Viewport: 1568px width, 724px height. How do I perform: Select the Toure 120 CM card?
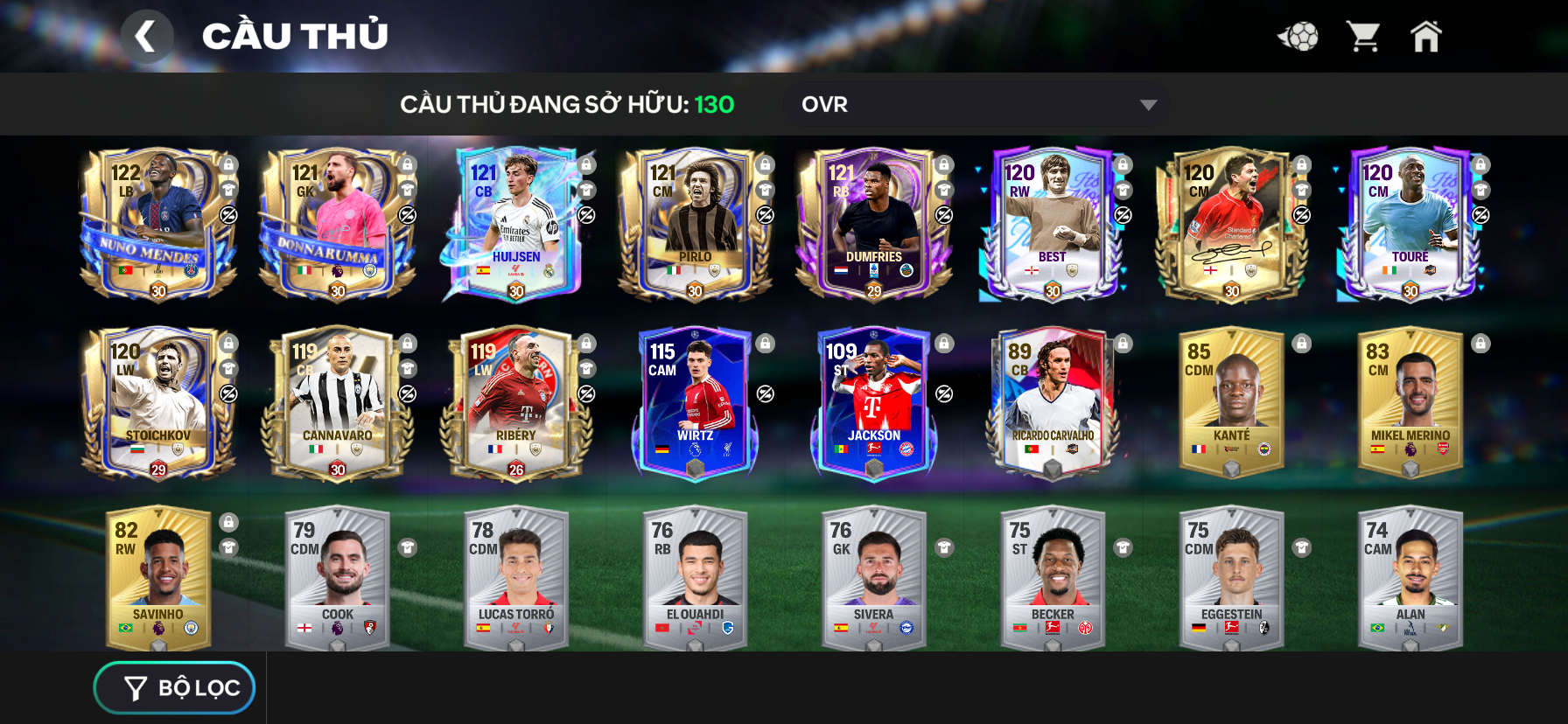pos(1410,225)
